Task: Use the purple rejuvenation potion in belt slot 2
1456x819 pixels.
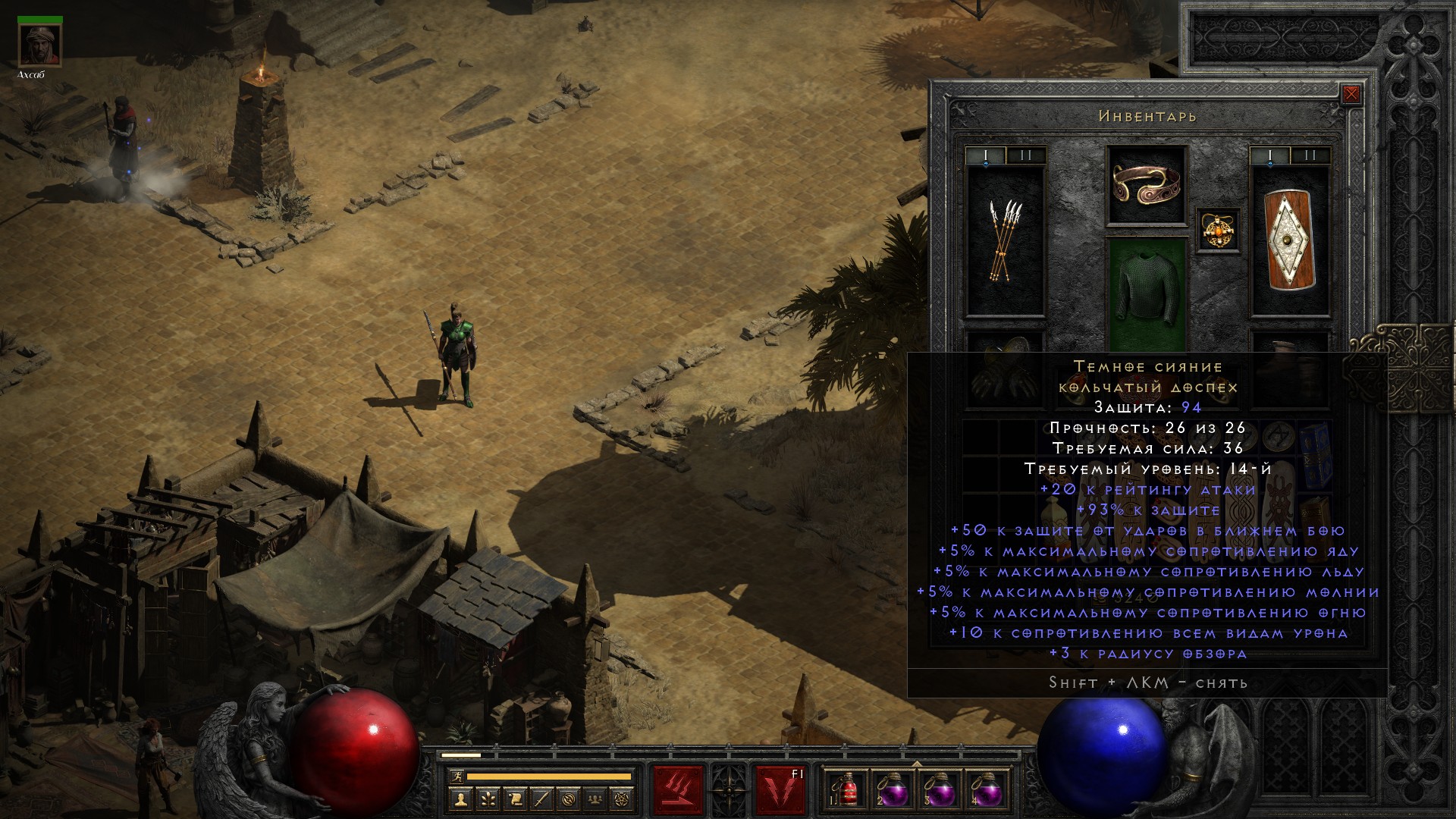Action: pos(892,790)
